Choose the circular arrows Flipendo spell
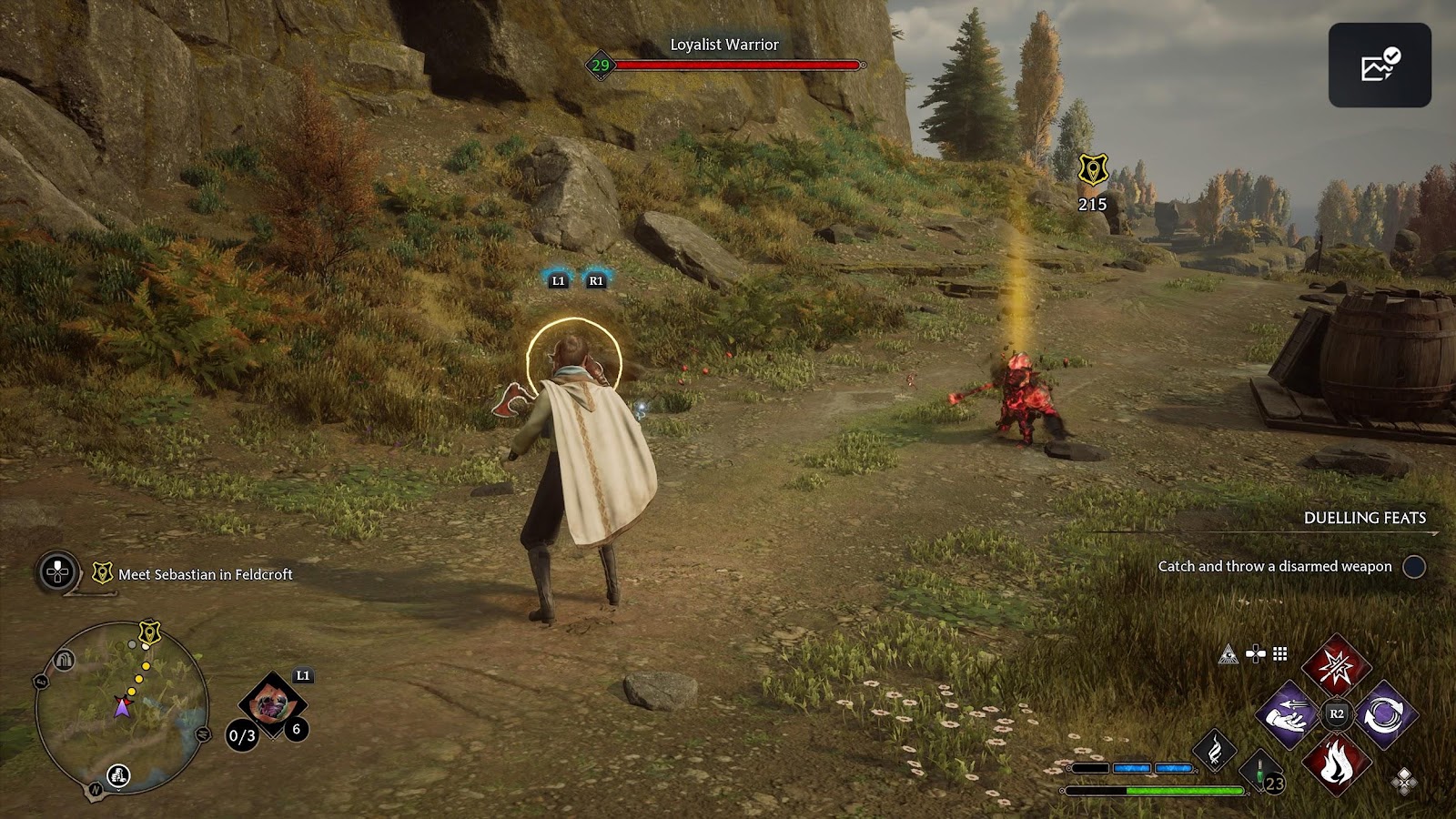 1385,714
